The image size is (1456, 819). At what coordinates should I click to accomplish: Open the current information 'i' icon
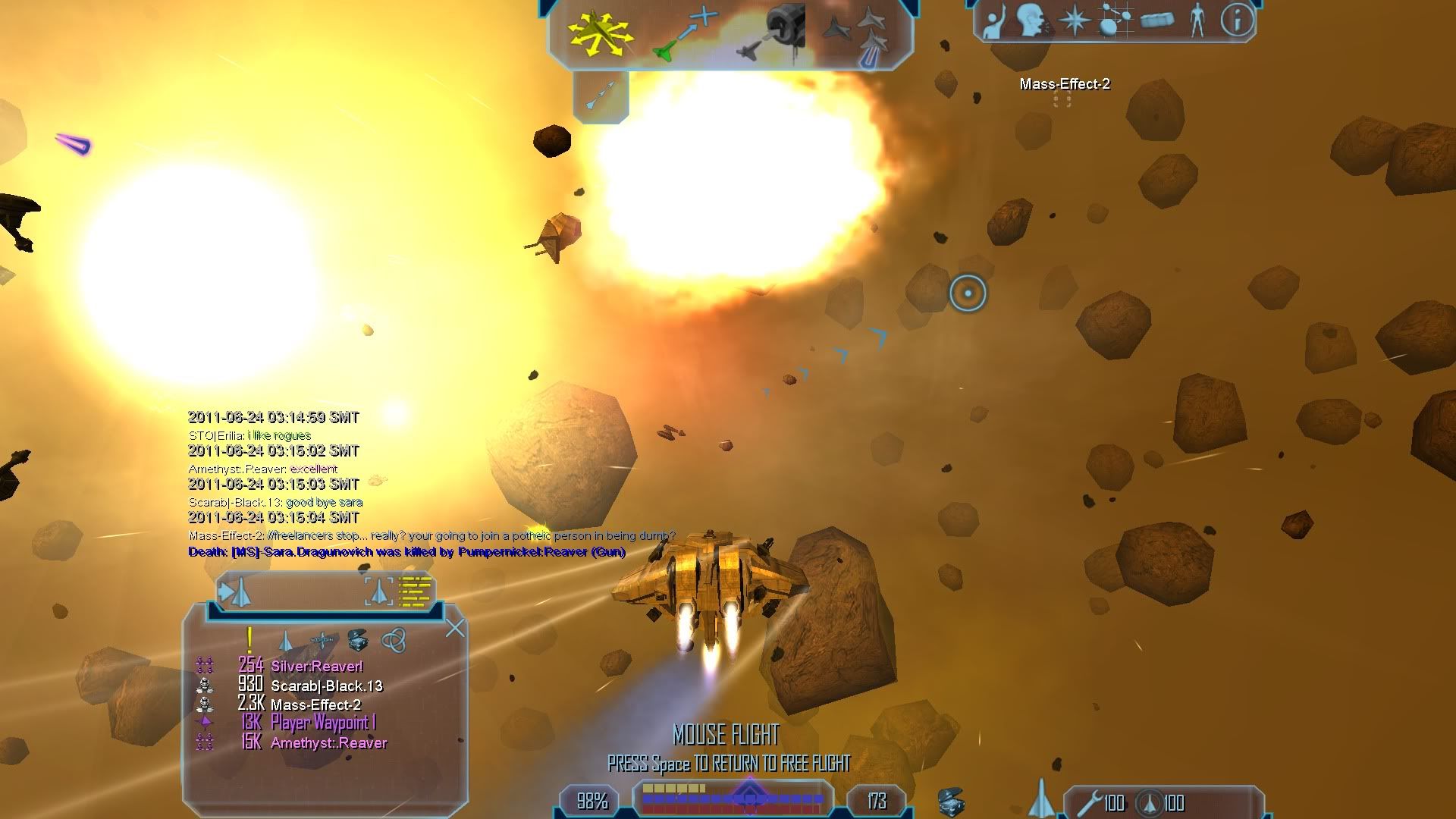[1237, 20]
